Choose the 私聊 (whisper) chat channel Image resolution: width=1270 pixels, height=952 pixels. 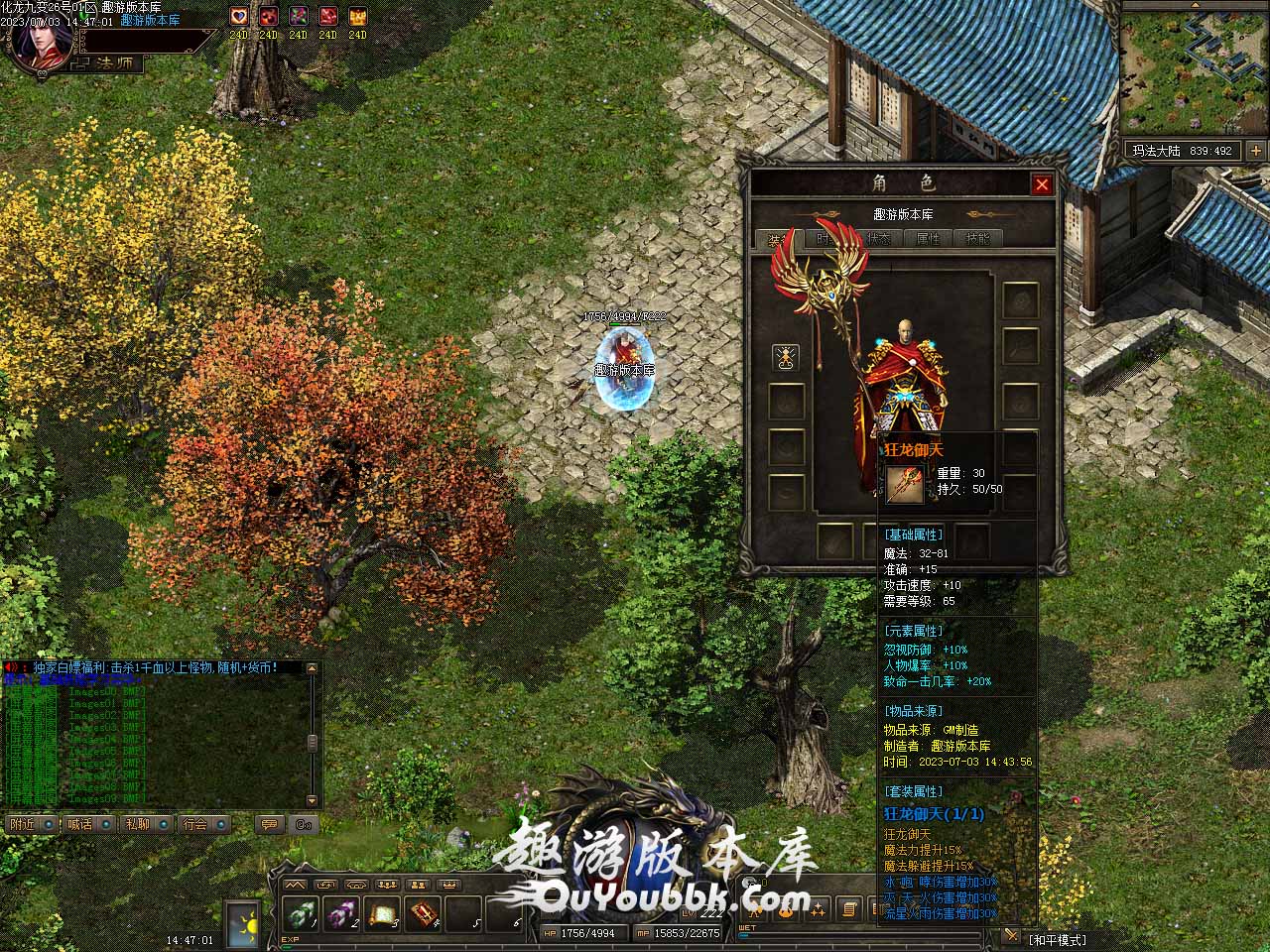point(137,824)
